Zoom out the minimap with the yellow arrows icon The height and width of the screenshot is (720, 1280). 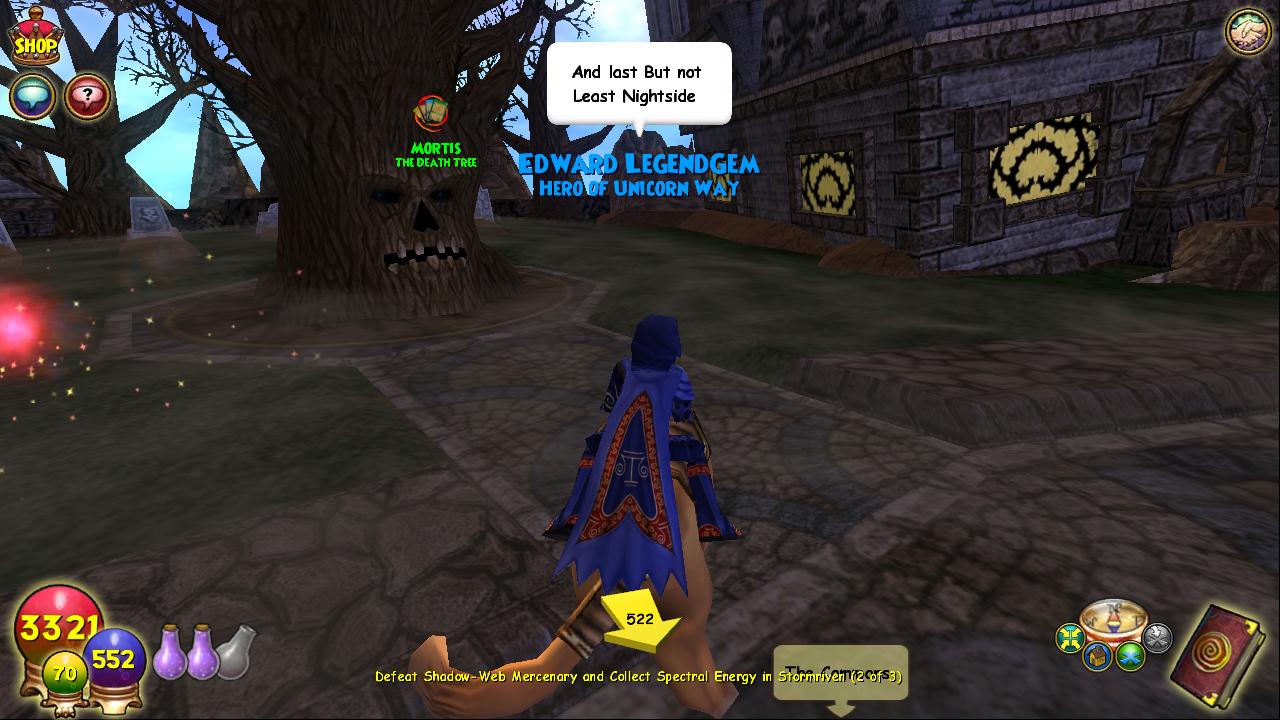1068,636
